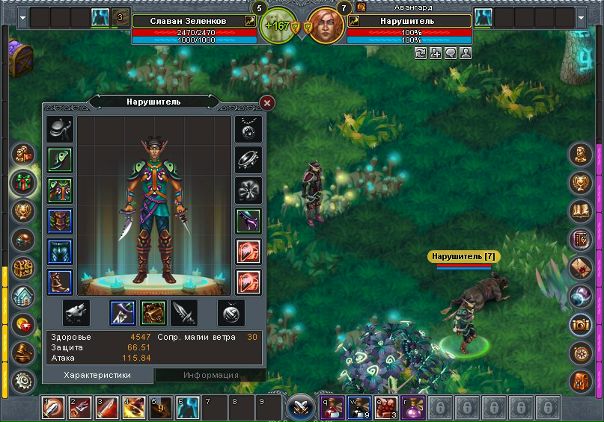Toggle the crossed swords button on the hotbar
The height and width of the screenshot is (422, 604).
[300, 407]
